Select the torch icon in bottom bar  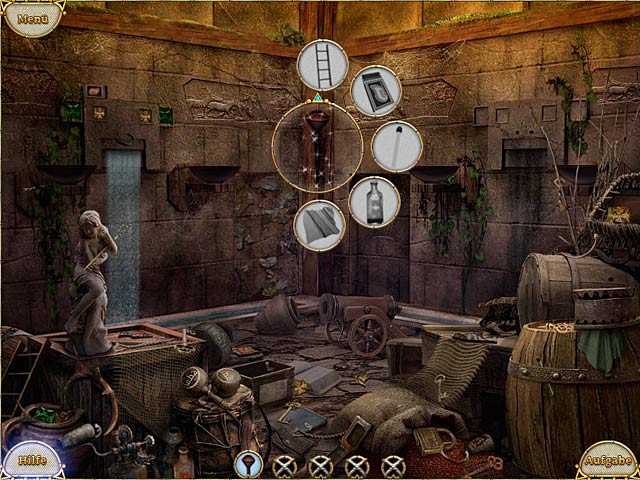point(247,464)
